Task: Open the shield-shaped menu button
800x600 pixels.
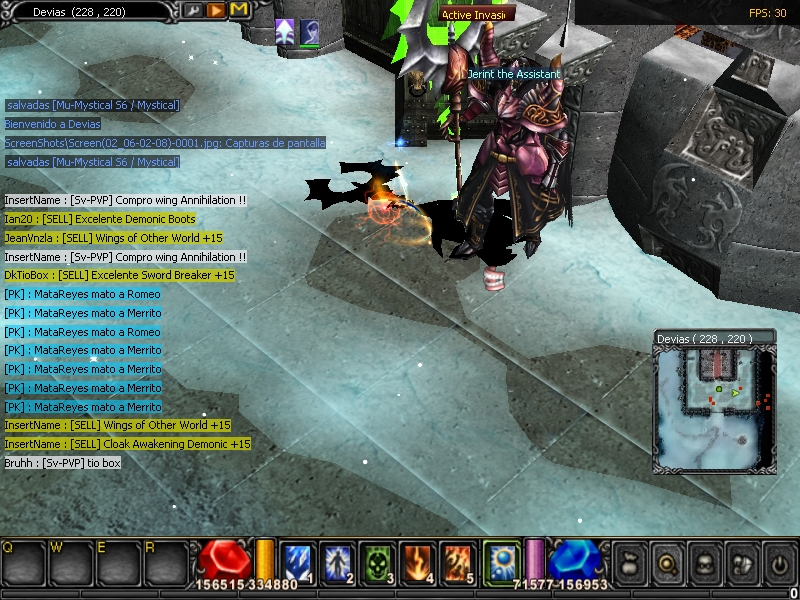Action: 741,563
